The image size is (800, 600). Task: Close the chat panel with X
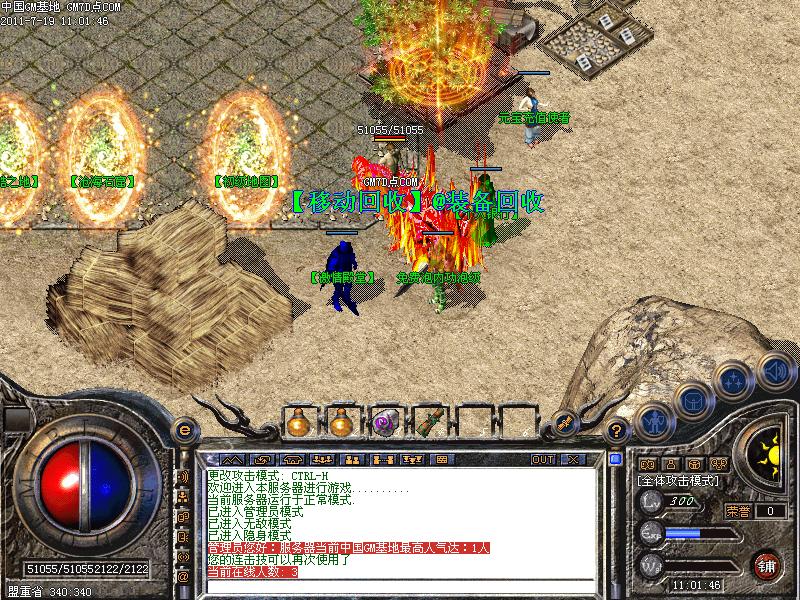[x=573, y=459]
